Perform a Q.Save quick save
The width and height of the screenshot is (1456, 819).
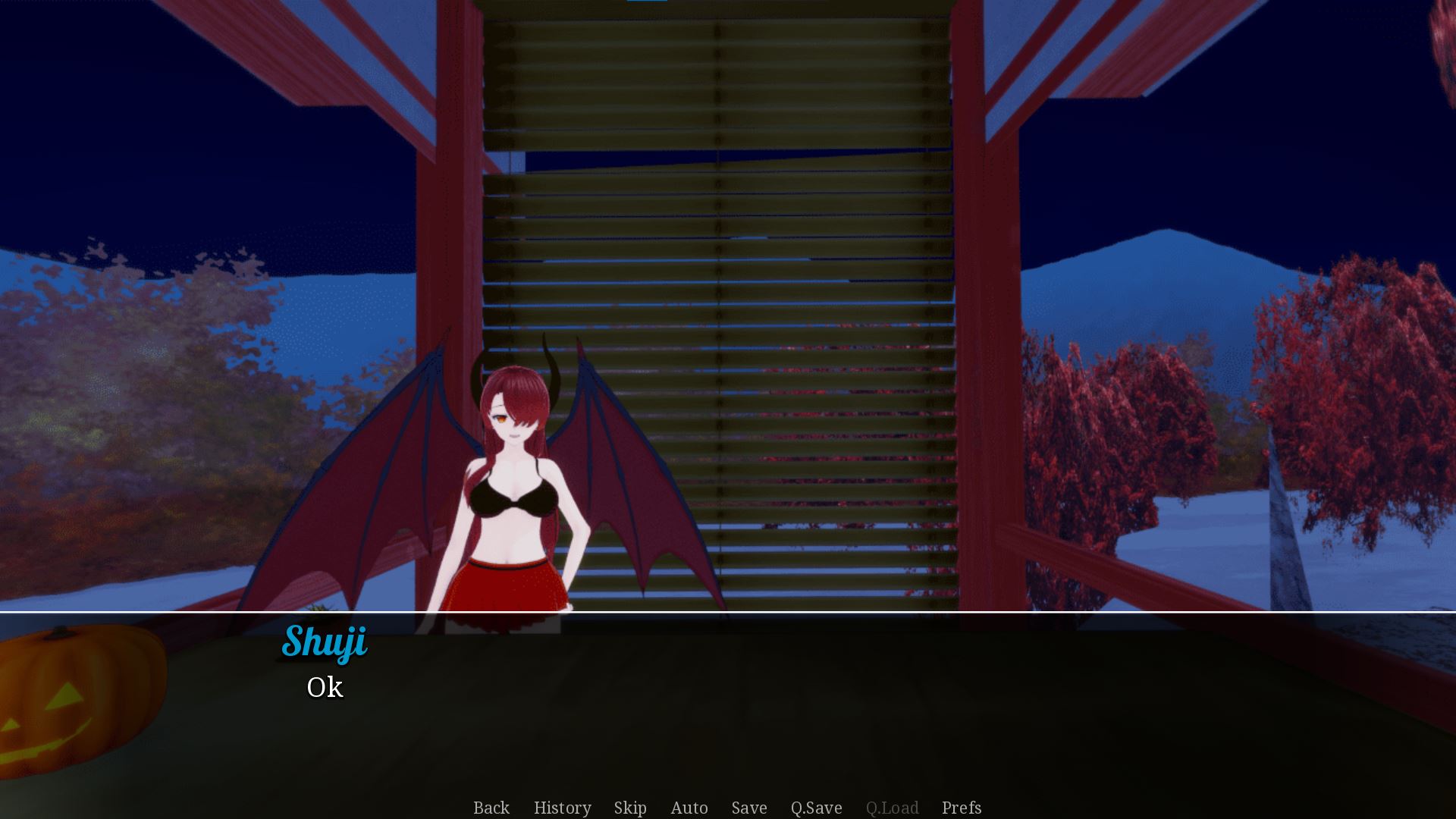coord(815,808)
